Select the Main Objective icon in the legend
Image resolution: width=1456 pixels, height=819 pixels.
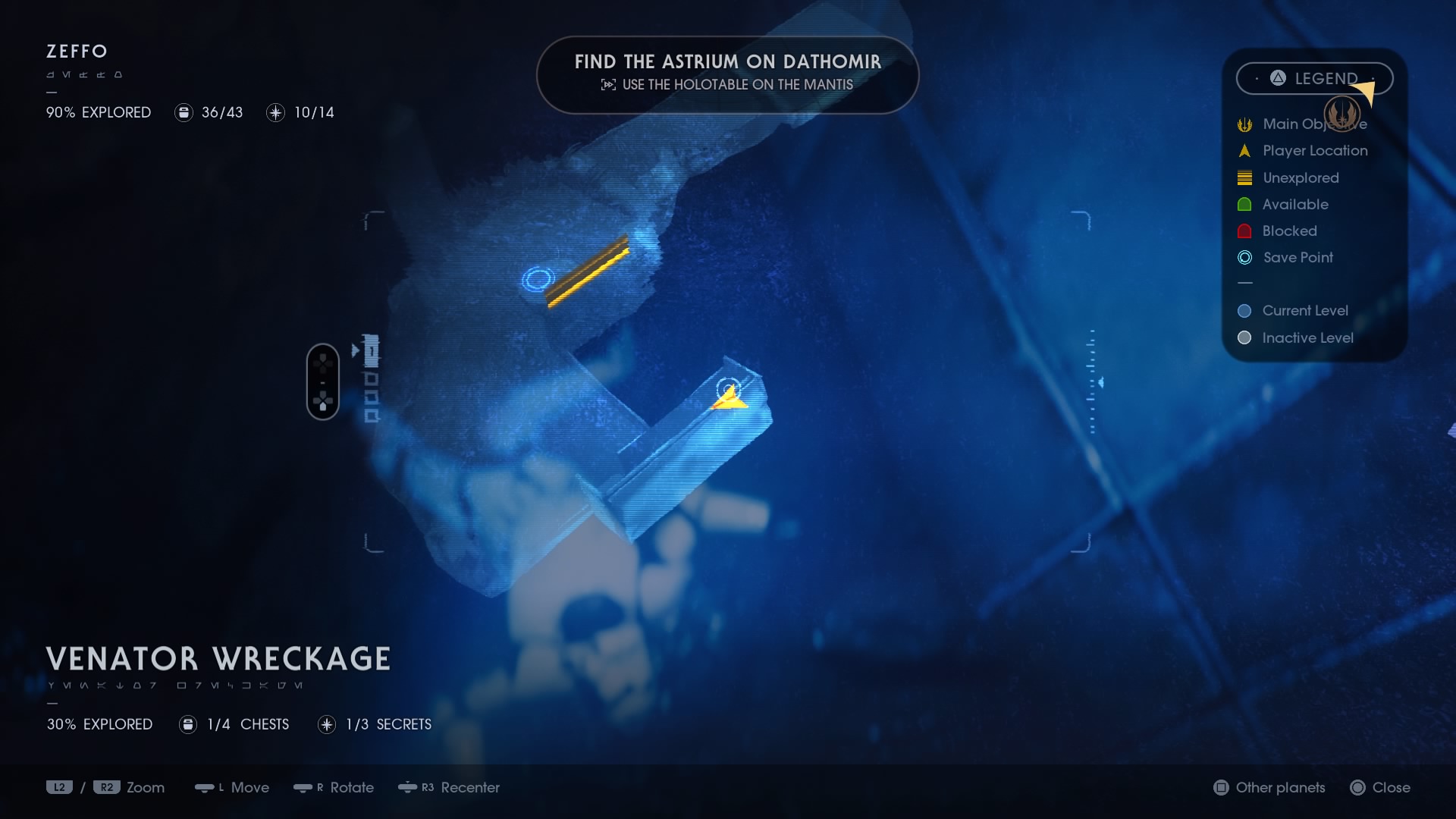click(1244, 124)
